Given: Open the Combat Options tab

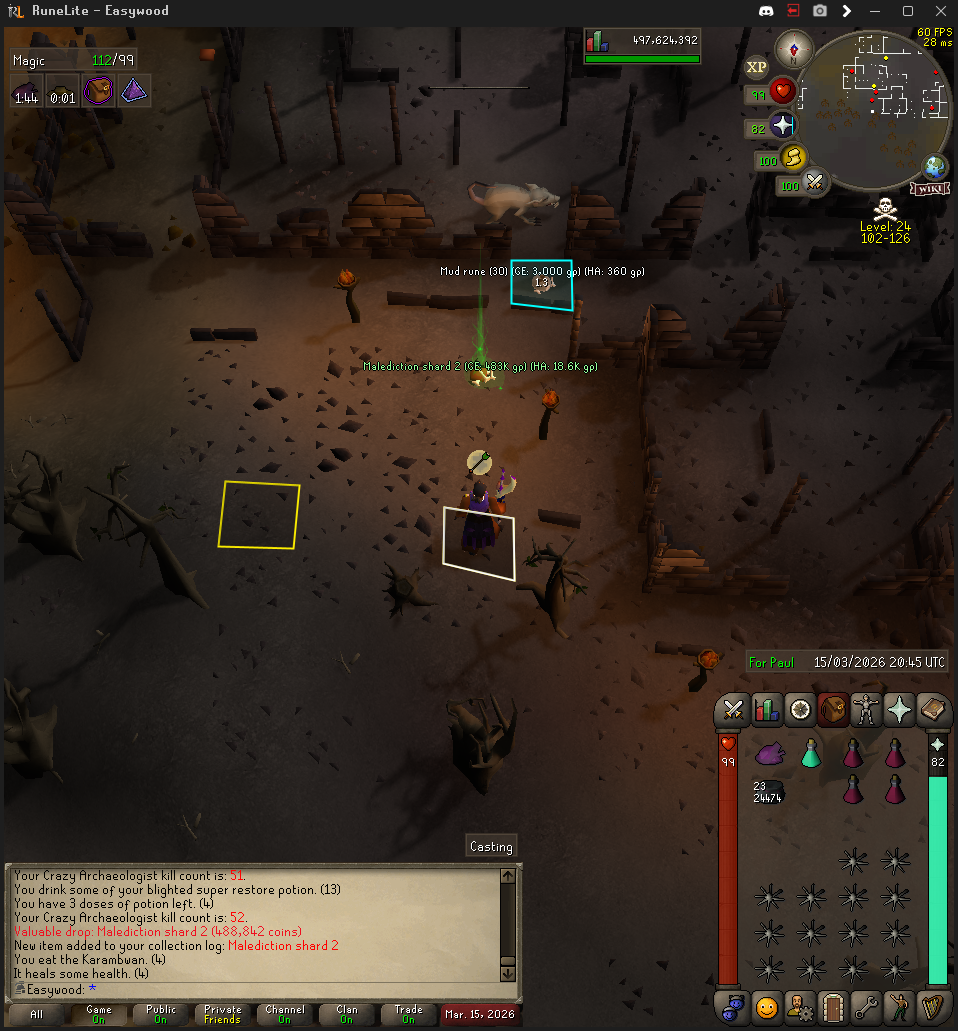Looking at the screenshot, I should [733, 710].
